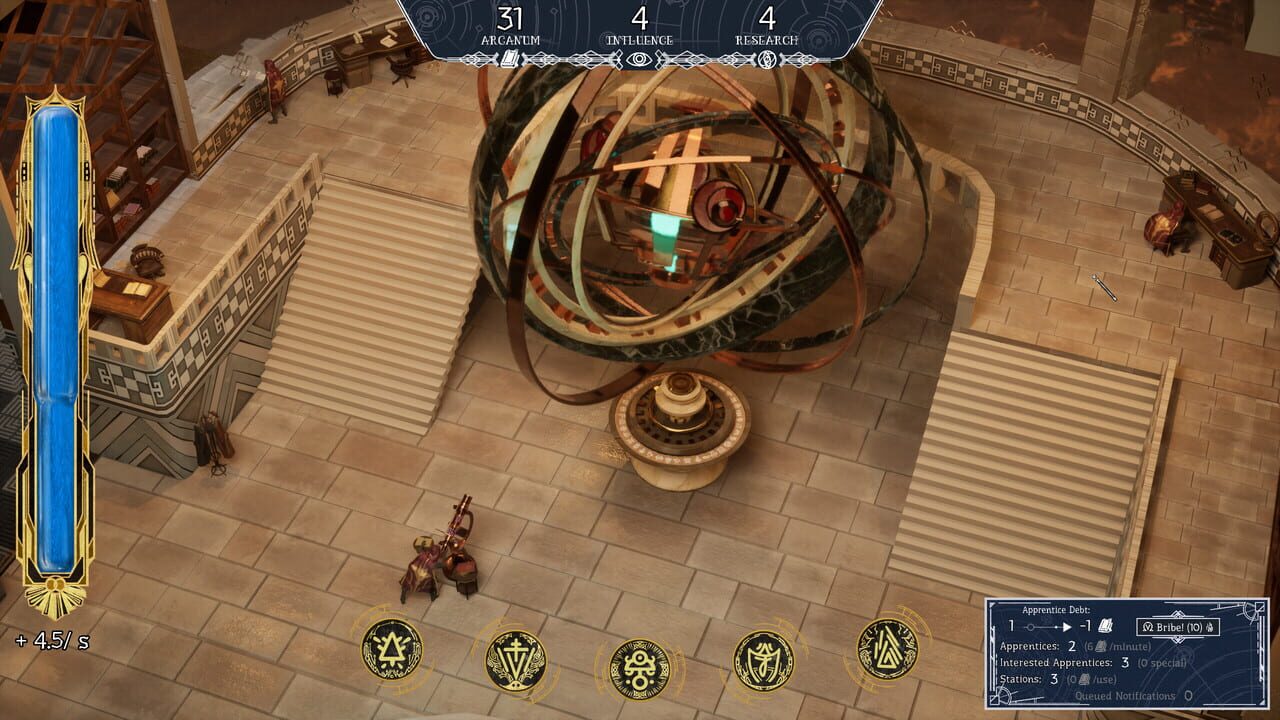Click the Arcanum book icon

pyautogui.click(x=509, y=58)
